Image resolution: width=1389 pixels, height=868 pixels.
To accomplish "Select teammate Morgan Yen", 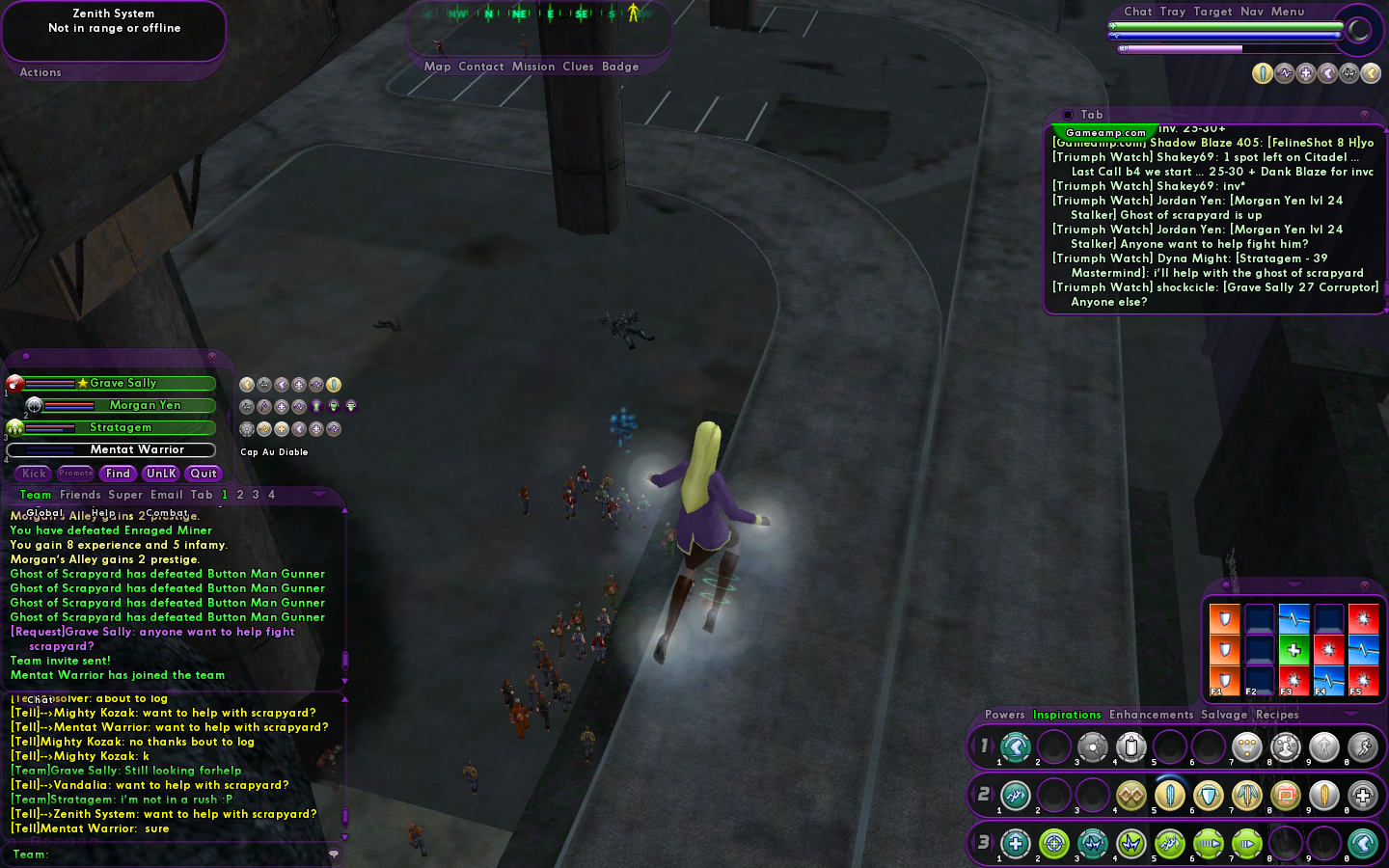I will click(x=145, y=405).
